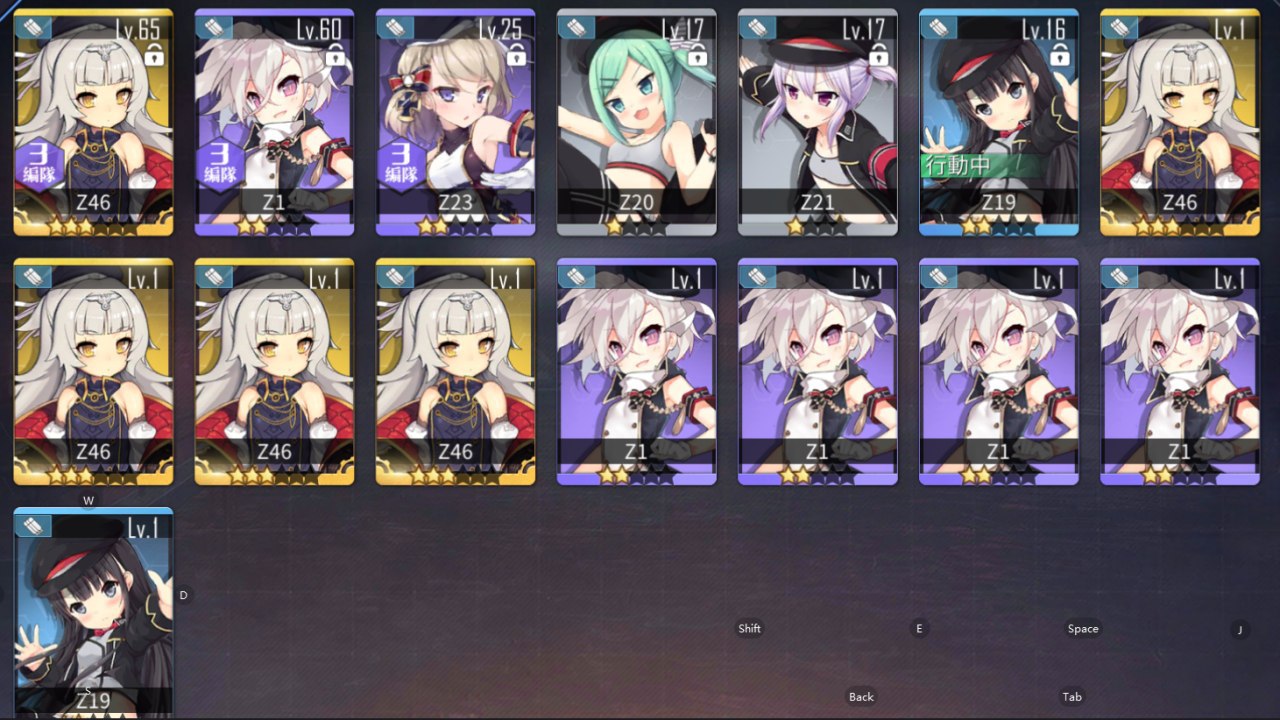Open the Lv.17 Z21 ship card

[x=817, y=122]
